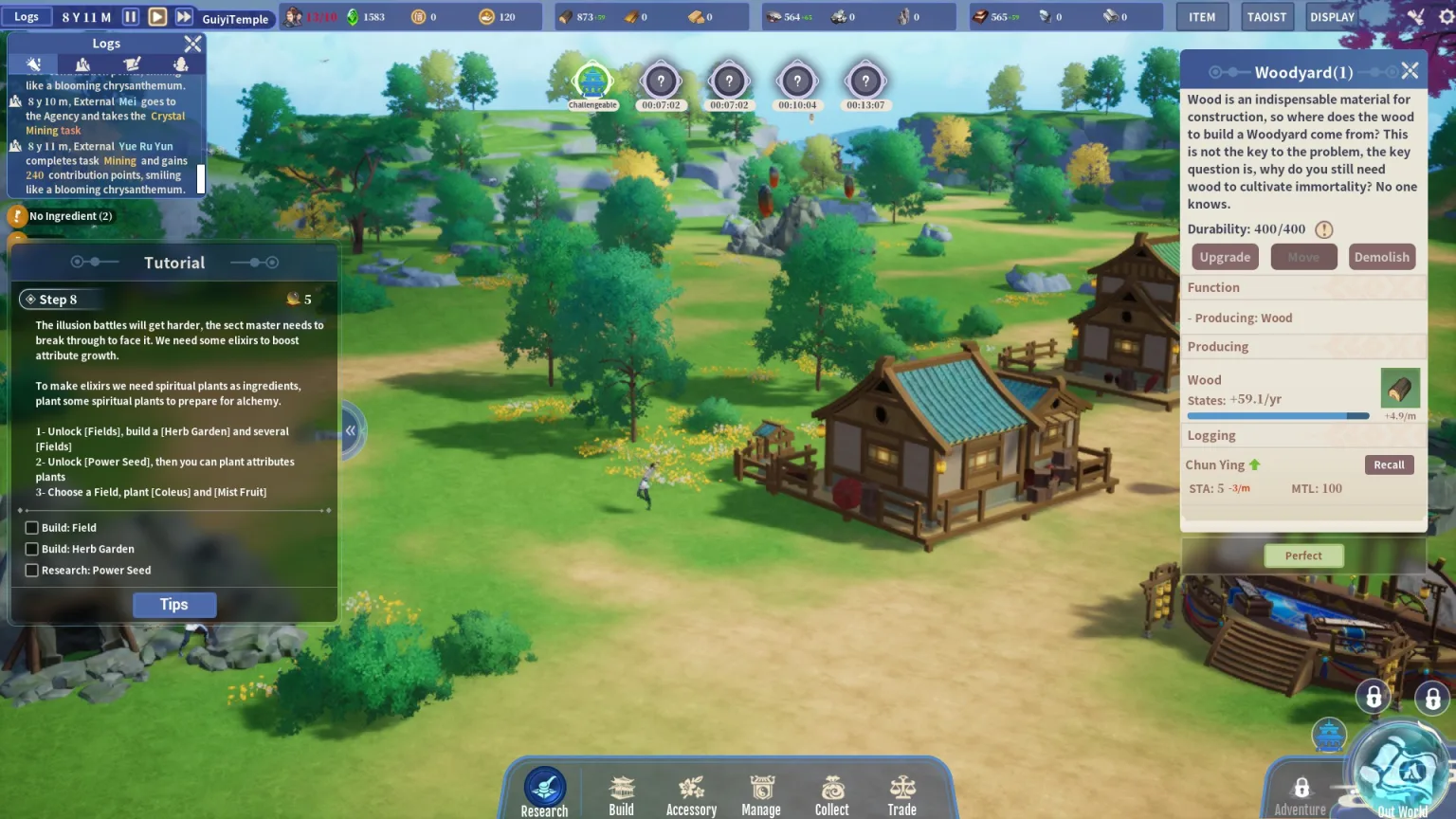1456x819 pixels.
Task: Demolish the Woodyard
Action: point(1381,257)
